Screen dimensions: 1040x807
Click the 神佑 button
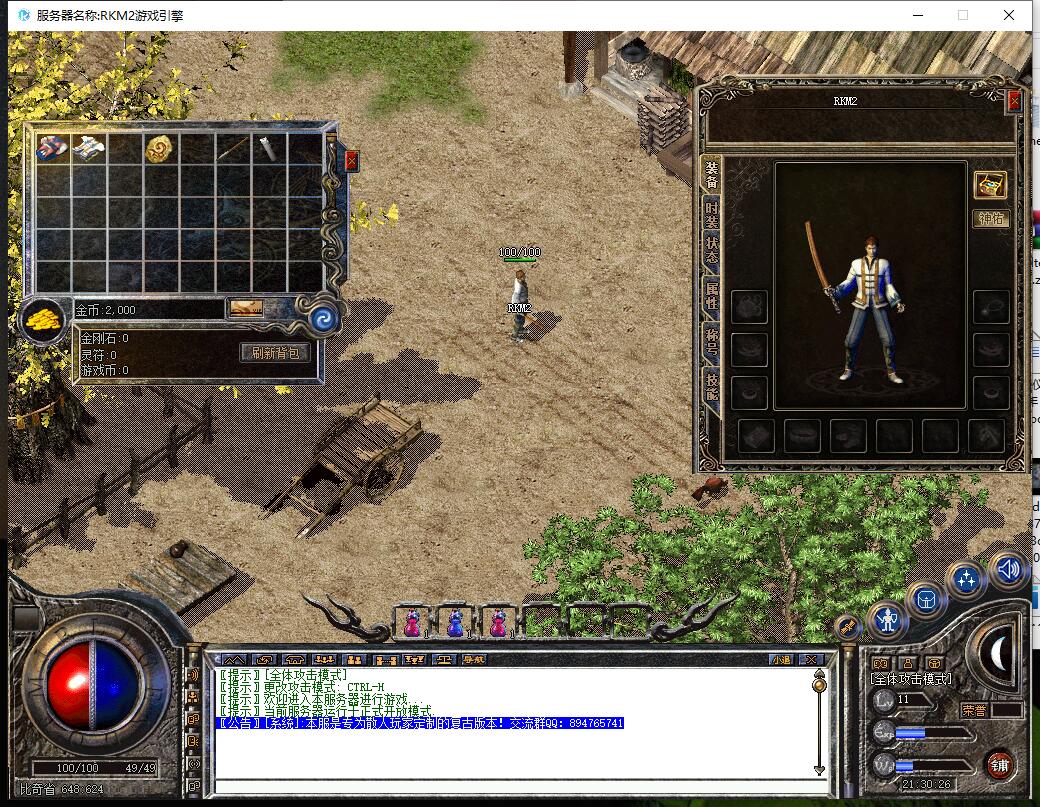tap(990, 218)
